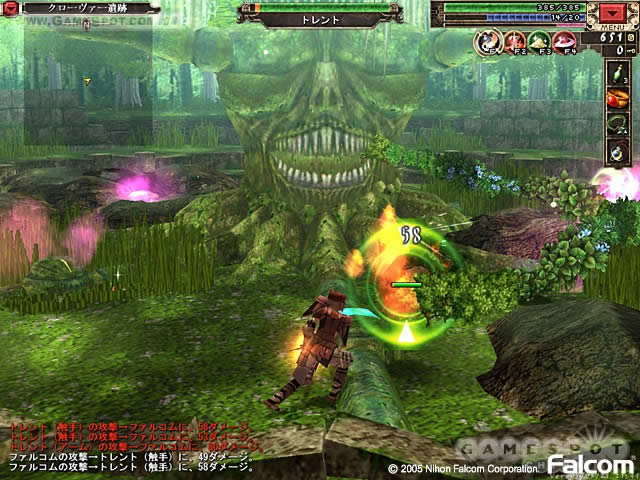
Task: Activate the F1 skill icon
Action: 488,41
